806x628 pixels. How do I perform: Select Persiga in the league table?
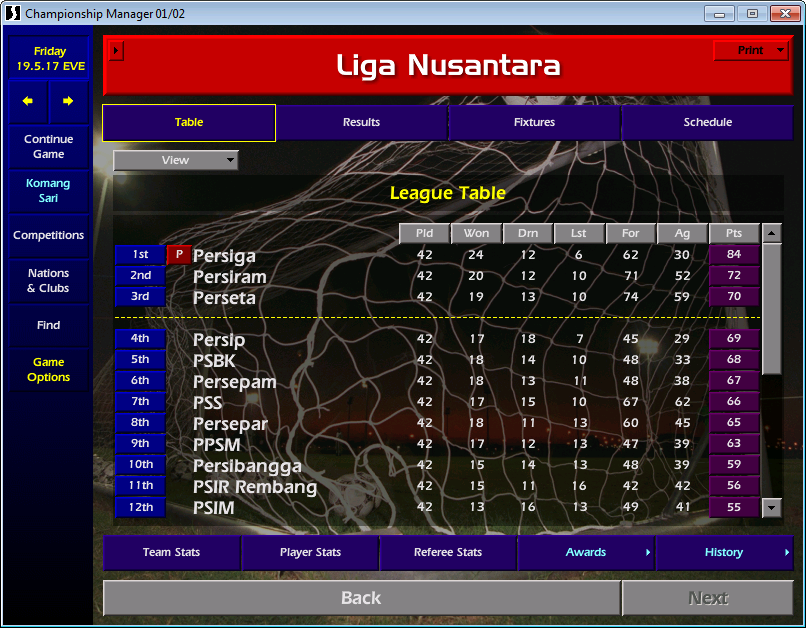coord(224,256)
